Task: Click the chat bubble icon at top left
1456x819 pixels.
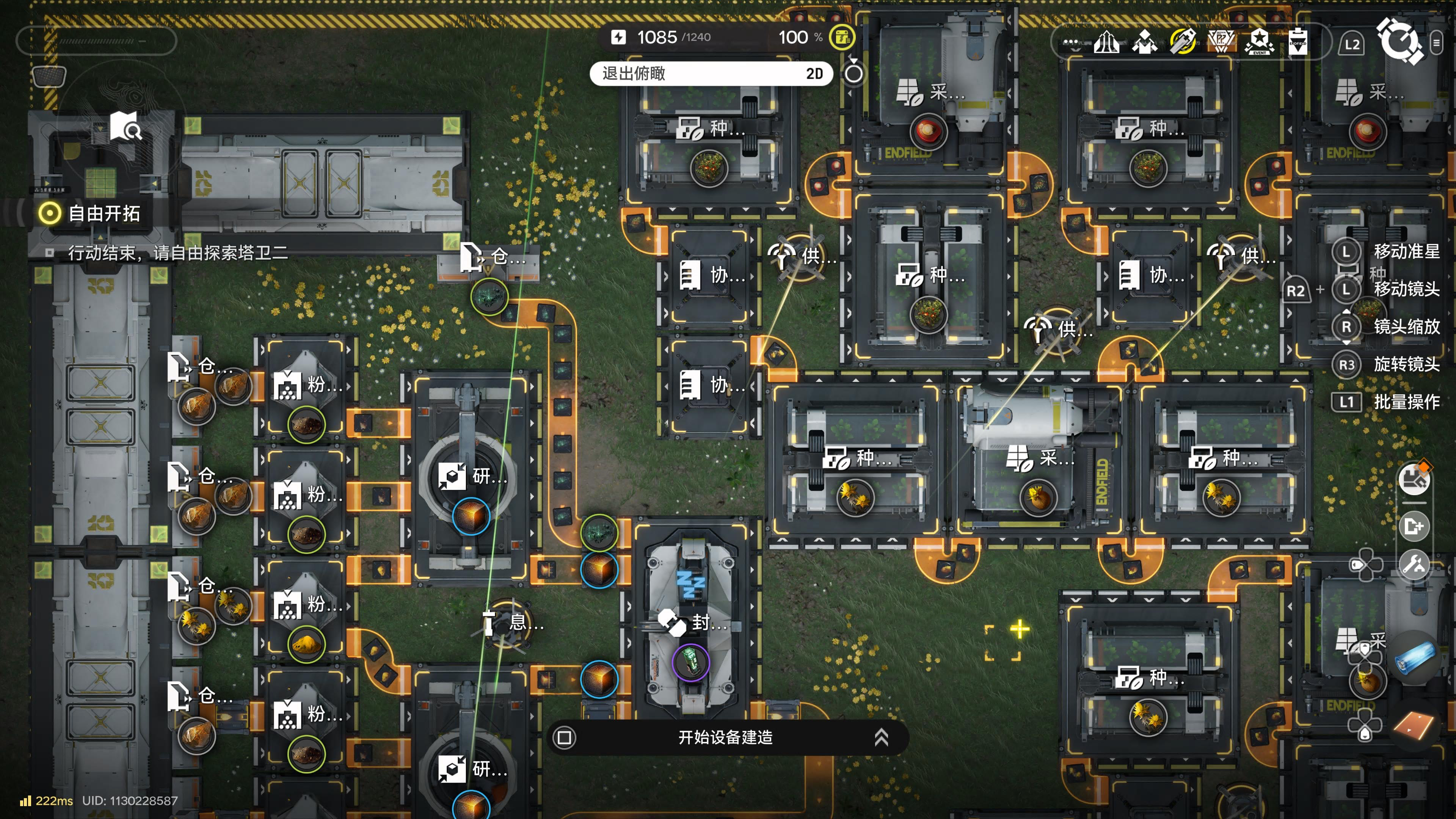Action: click(49, 76)
